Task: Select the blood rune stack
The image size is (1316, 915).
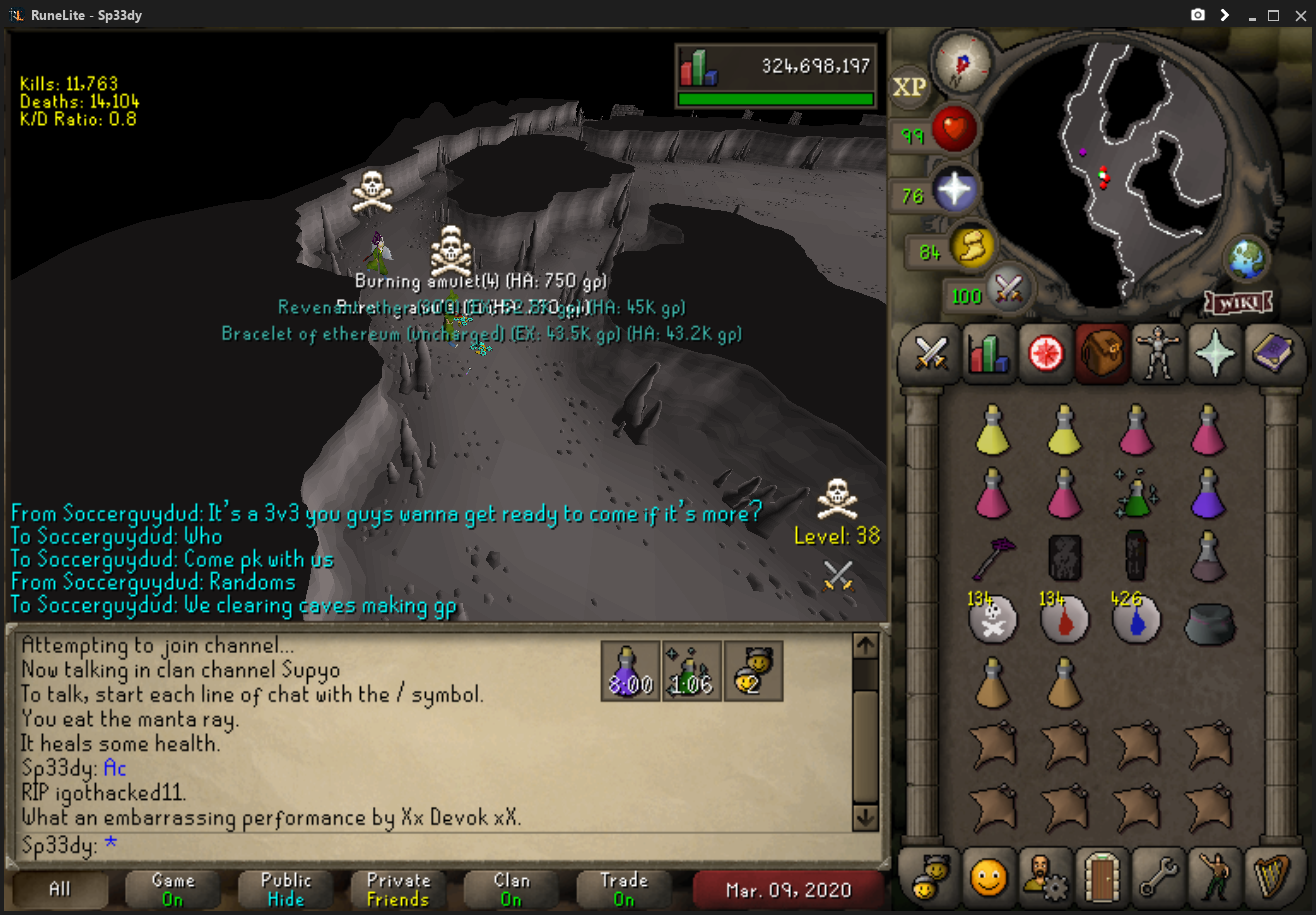Action: click(1064, 620)
